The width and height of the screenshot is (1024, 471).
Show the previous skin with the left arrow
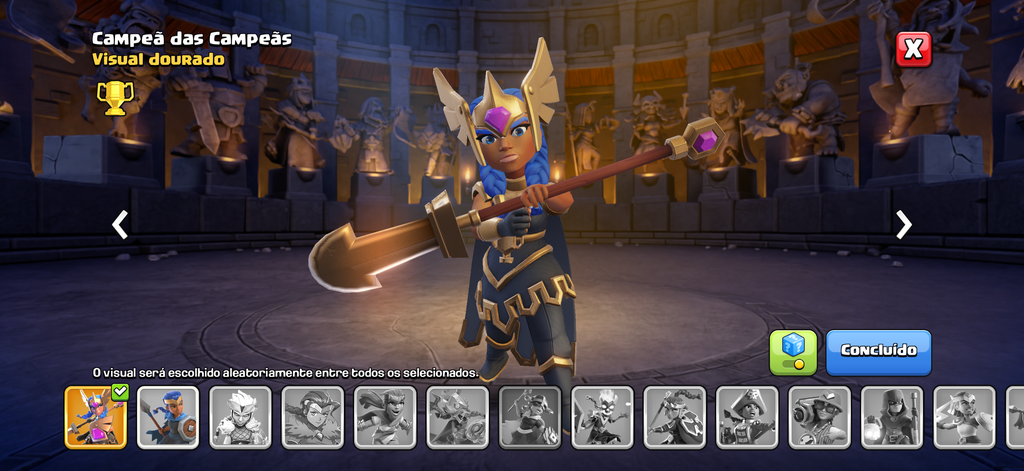[x=120, y=225]
